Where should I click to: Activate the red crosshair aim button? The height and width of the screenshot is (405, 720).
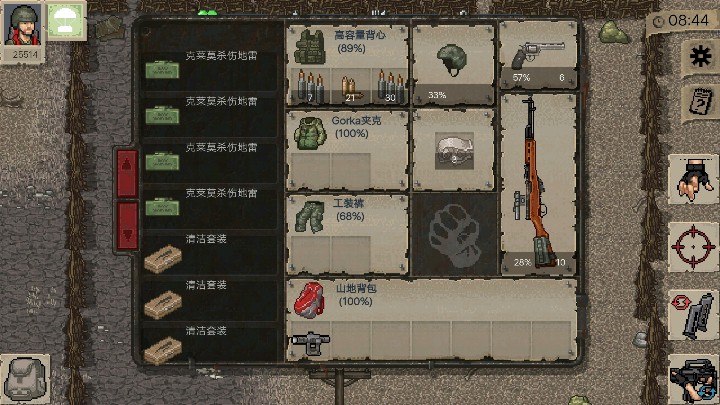pos(692,246)
